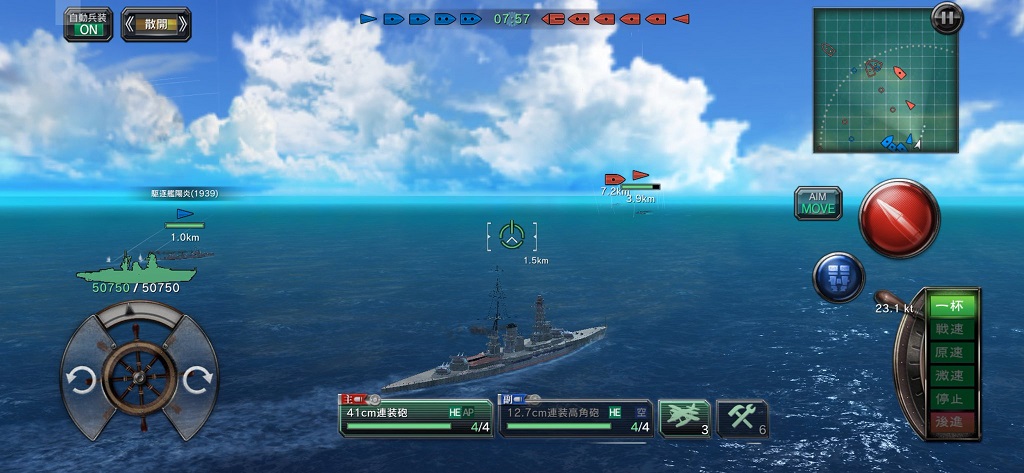Toggle the 自動兵装 auto-armament ON switch

click(x=88, y=24)
